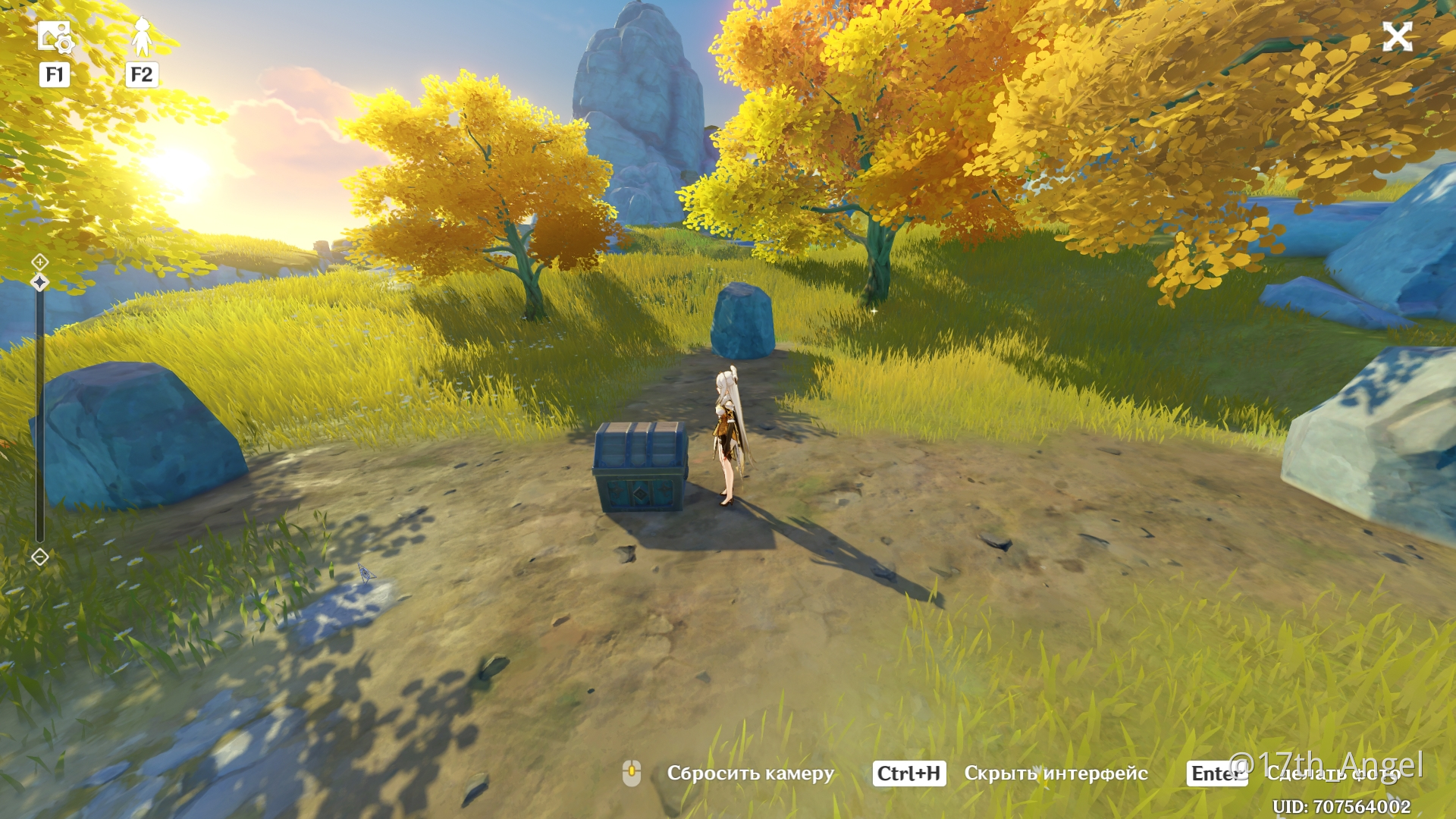Select the "Скрыть интерфейс" option
1456x819 pixels.
1055,773
